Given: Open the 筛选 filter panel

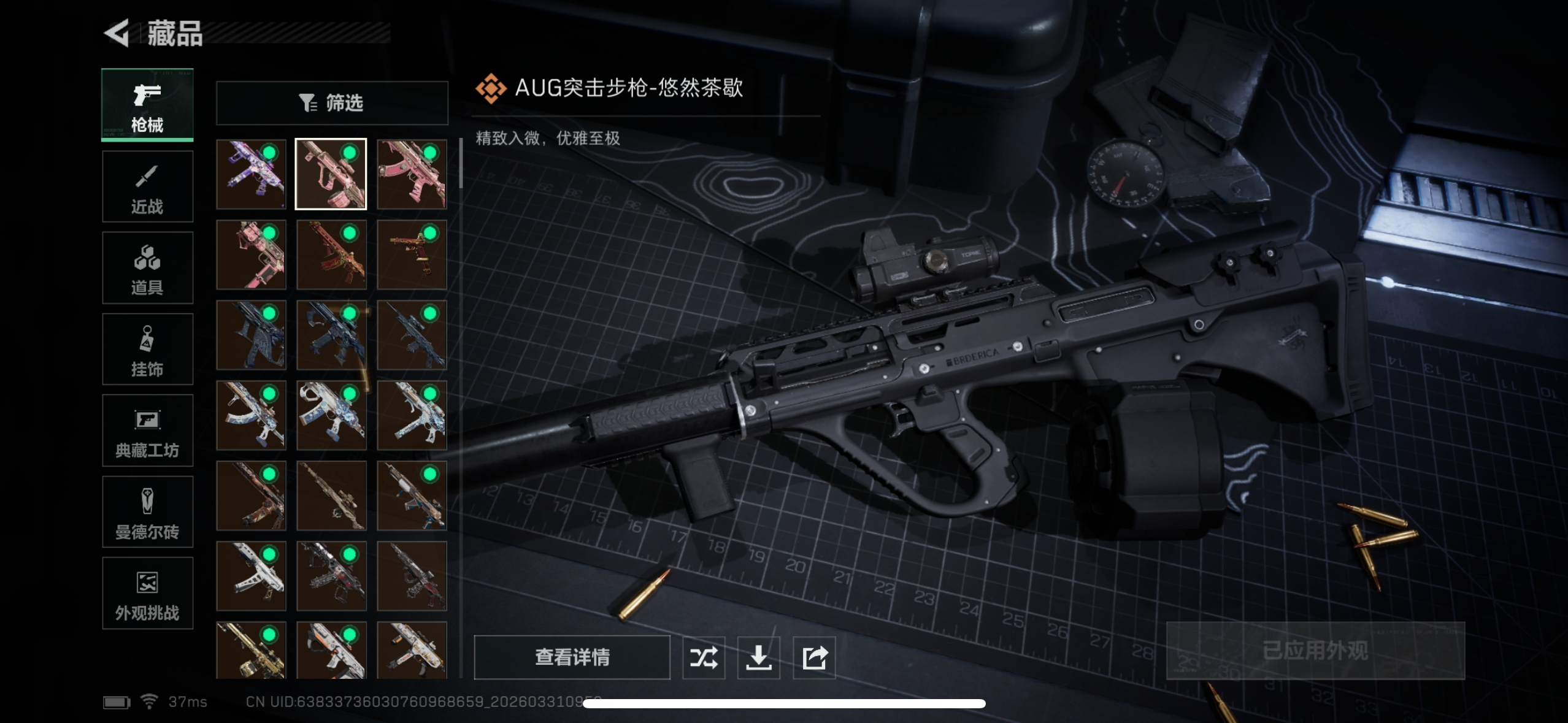Looking at the screenshot, I should pos(331,103).
